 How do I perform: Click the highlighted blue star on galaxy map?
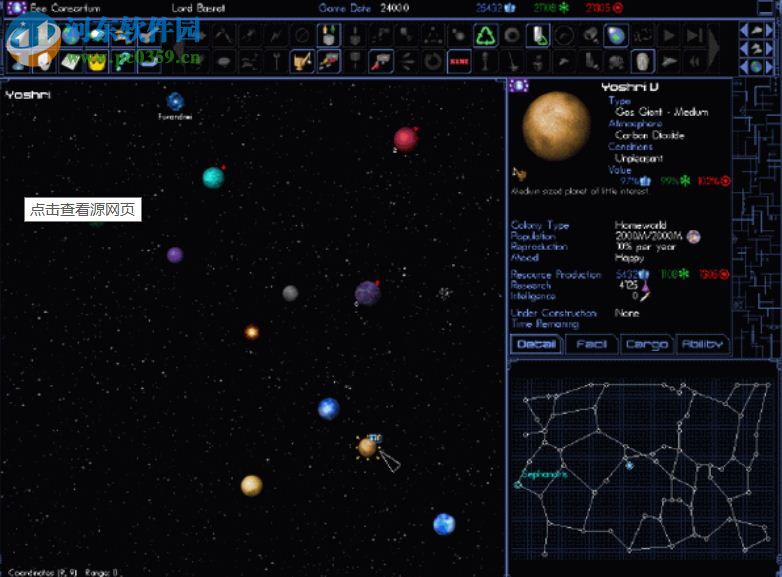click(629, 465)
